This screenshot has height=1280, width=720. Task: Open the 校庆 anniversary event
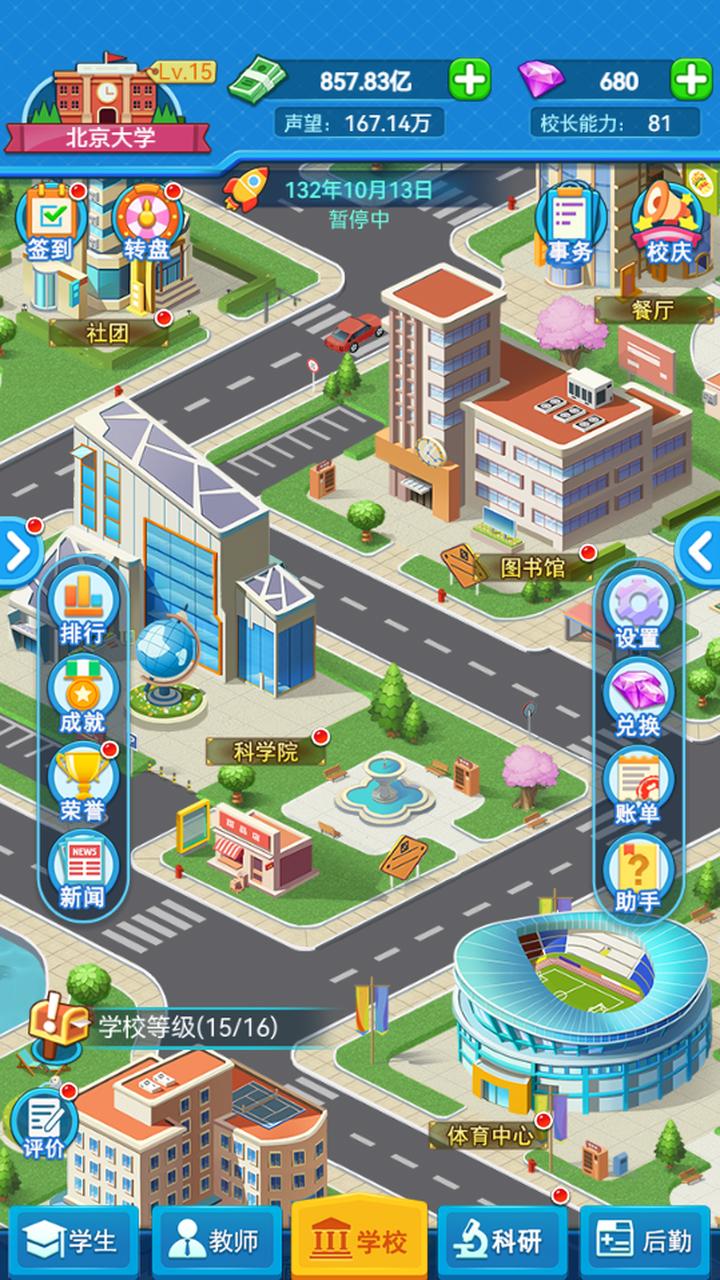pos(667,226)
